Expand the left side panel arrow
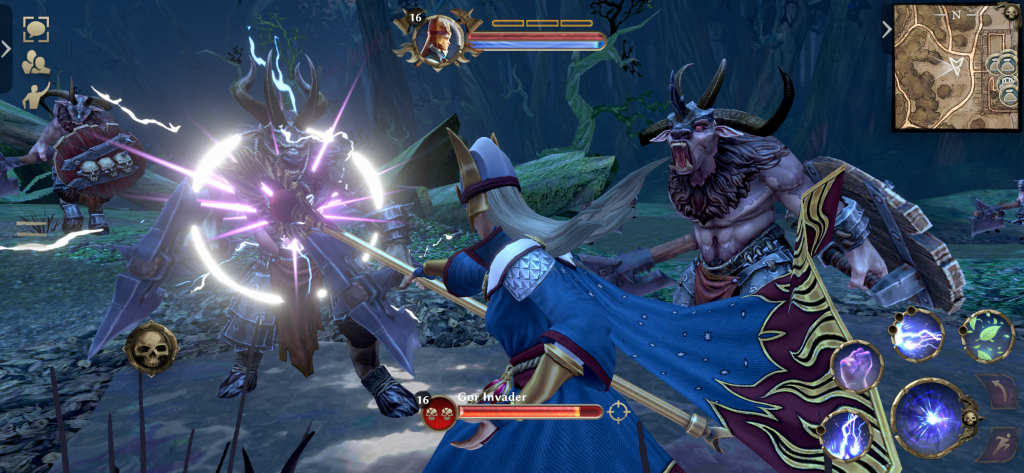 point(6,47)
